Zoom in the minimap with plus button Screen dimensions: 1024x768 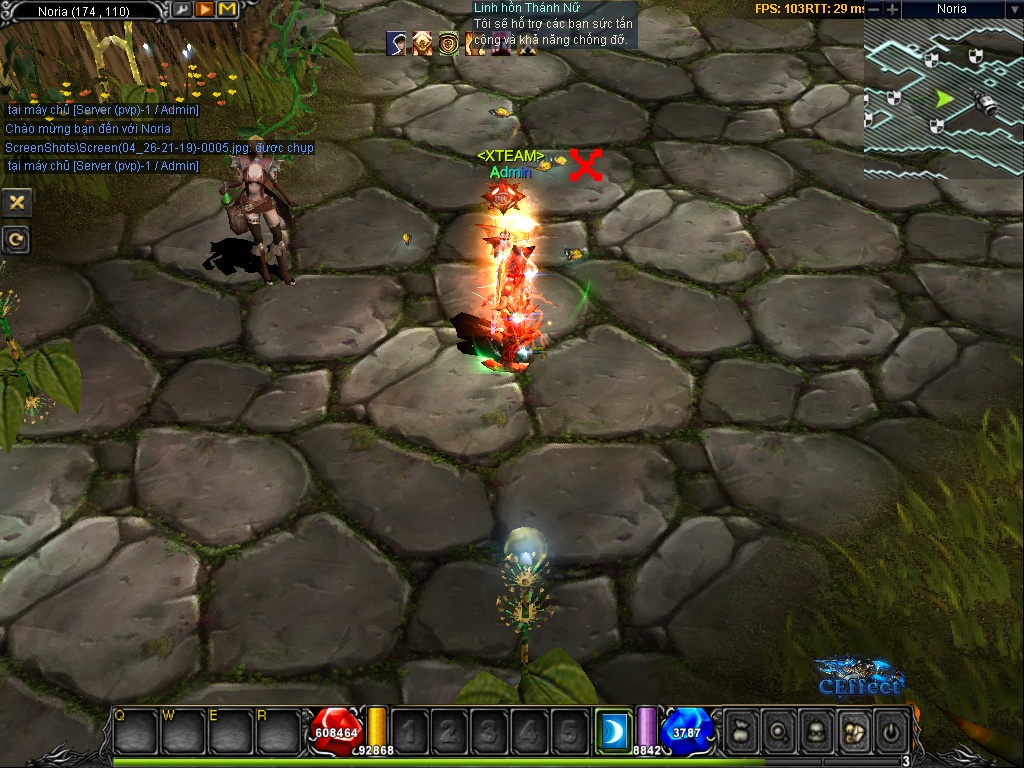[891, 9]
